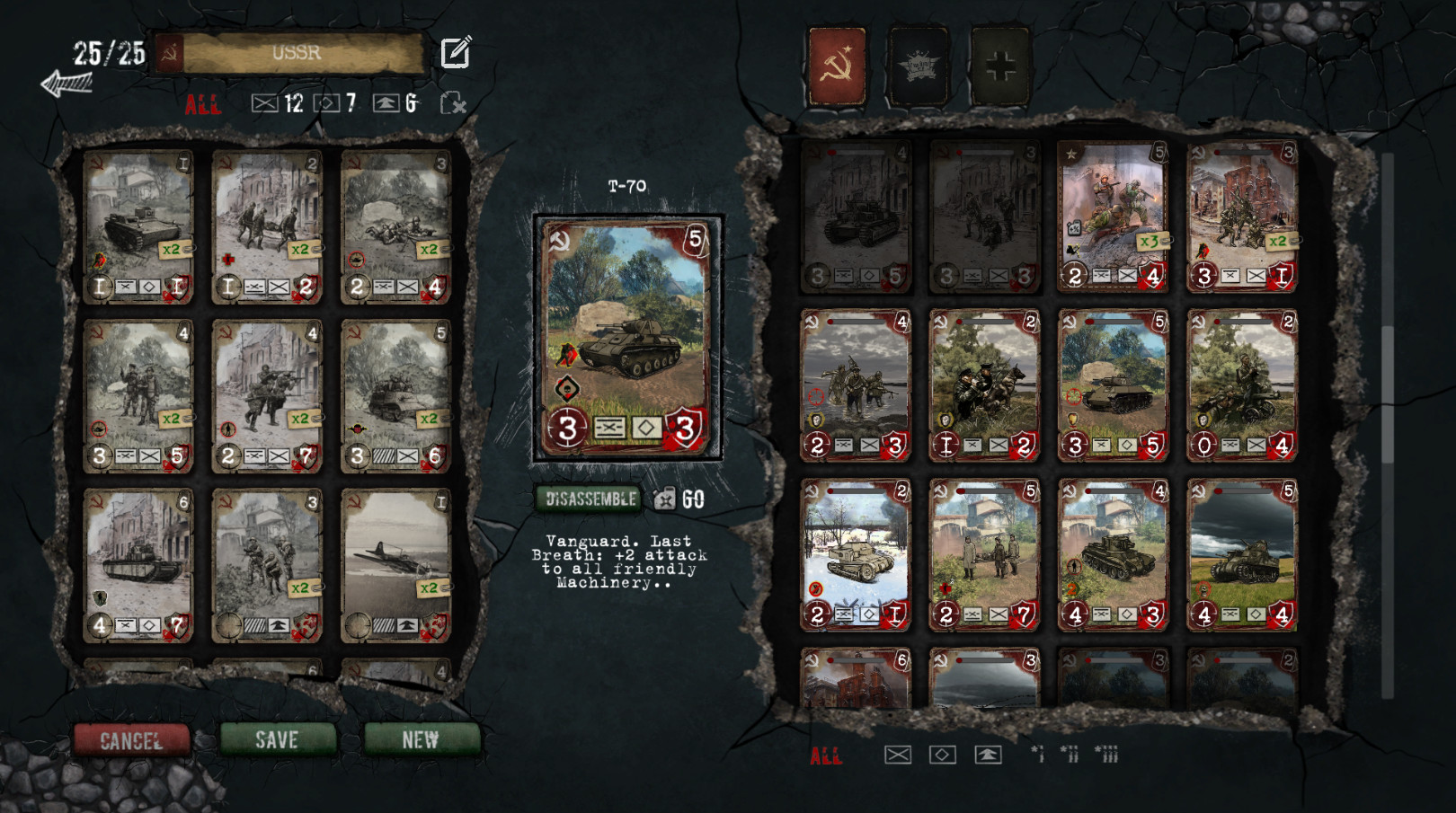Select the ALL filter above the USSR deck
This screenshot has width=1456, height=813.
pos(205,104)
